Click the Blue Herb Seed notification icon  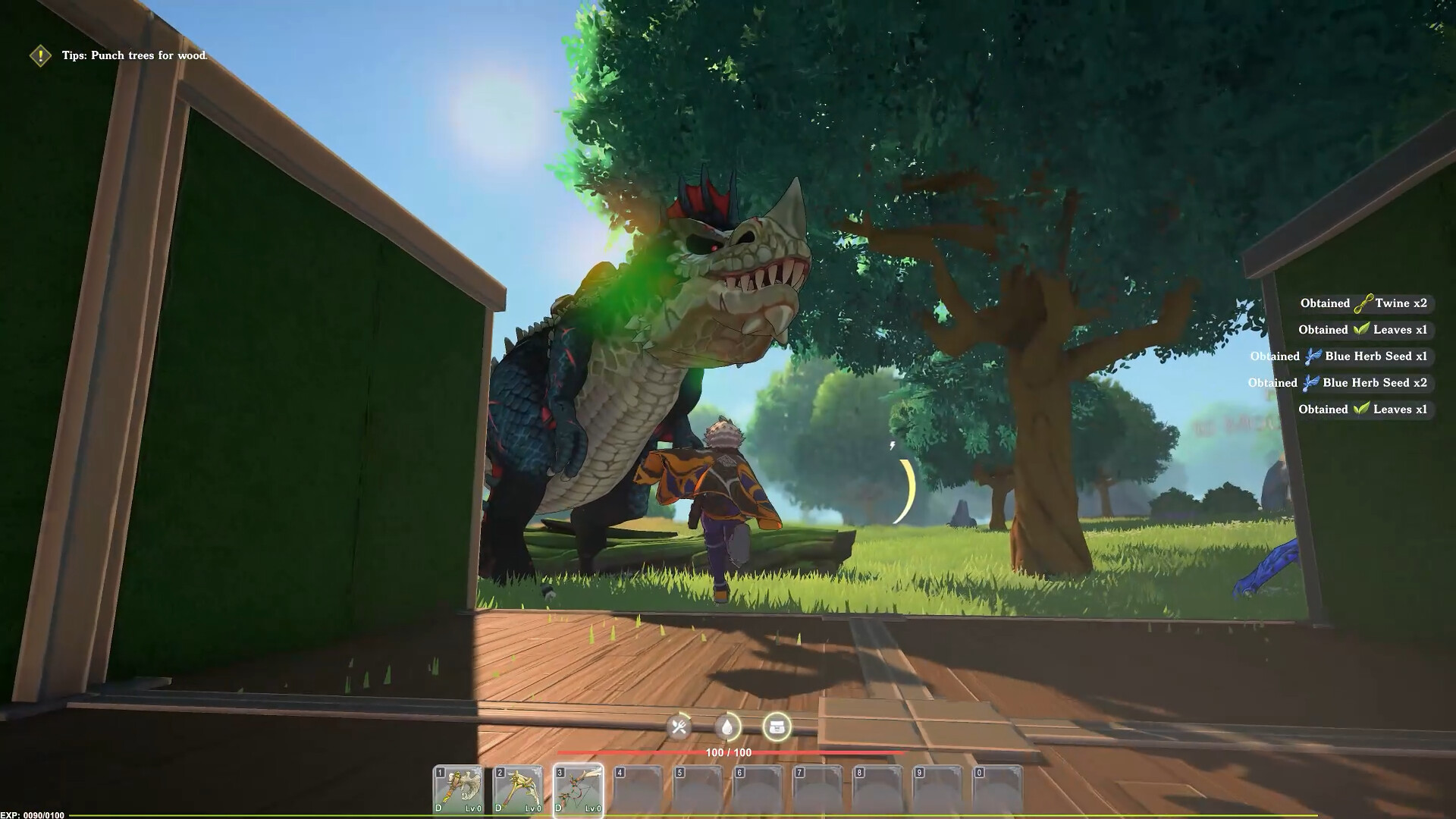click(x=1311, y=356)
